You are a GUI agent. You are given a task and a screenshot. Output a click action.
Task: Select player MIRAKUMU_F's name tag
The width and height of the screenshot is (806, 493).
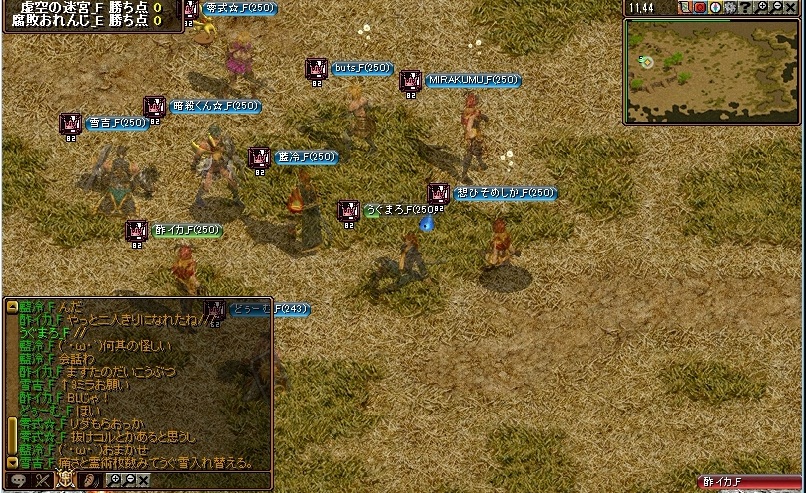pos(473,80)
